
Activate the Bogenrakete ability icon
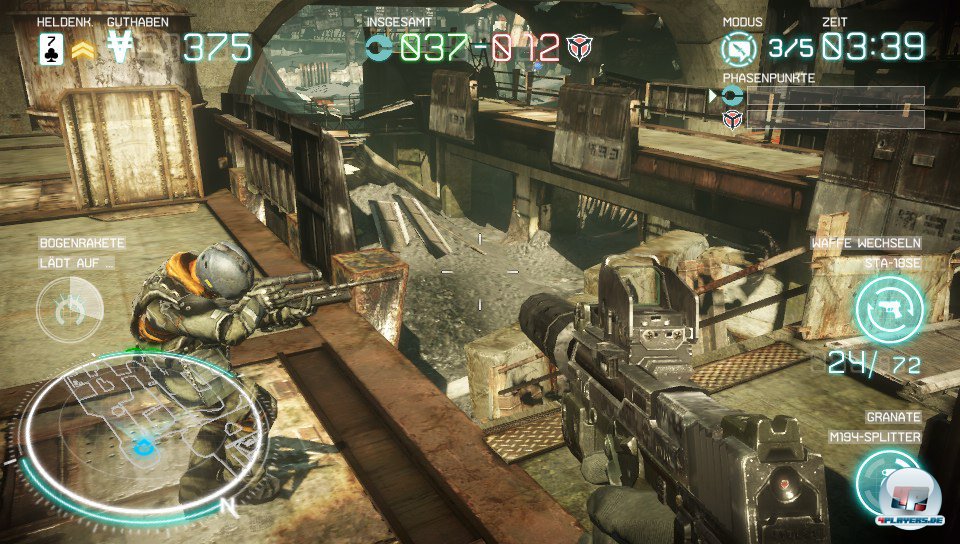click(69, 310)
